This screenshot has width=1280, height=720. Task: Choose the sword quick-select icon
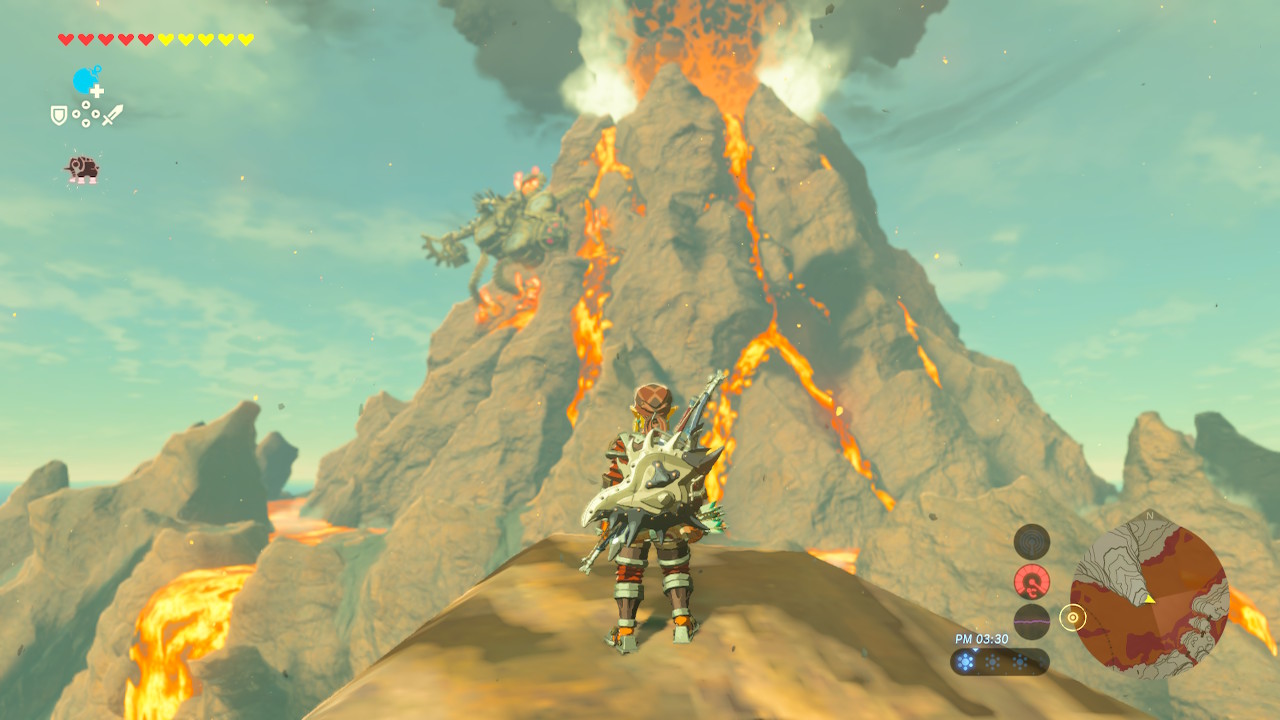coord(112,115)
